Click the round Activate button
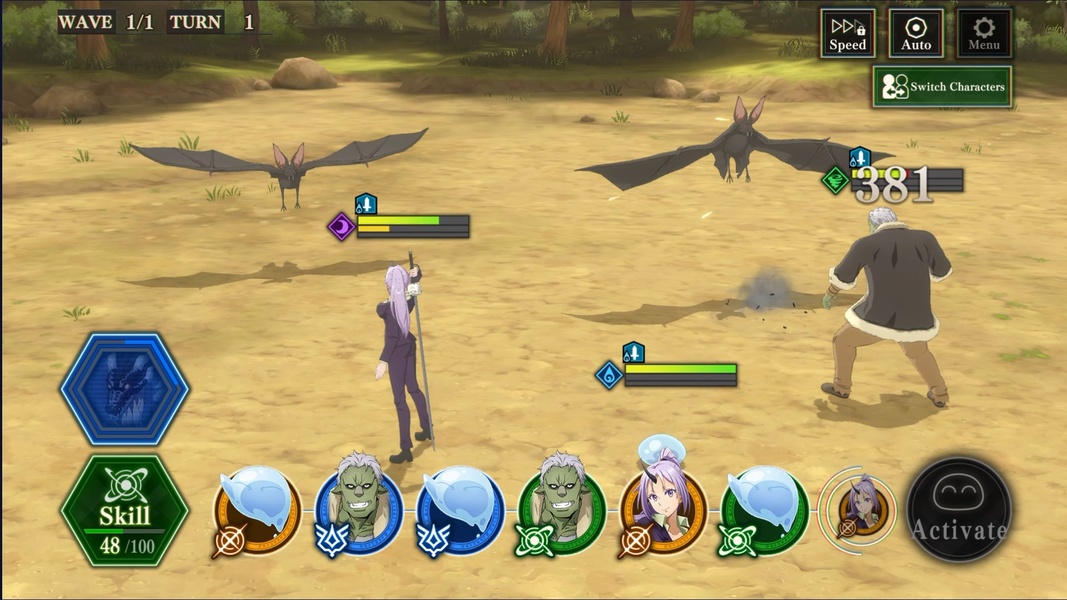The width and height of the screenshot is (1067, 600). [959, 510]
